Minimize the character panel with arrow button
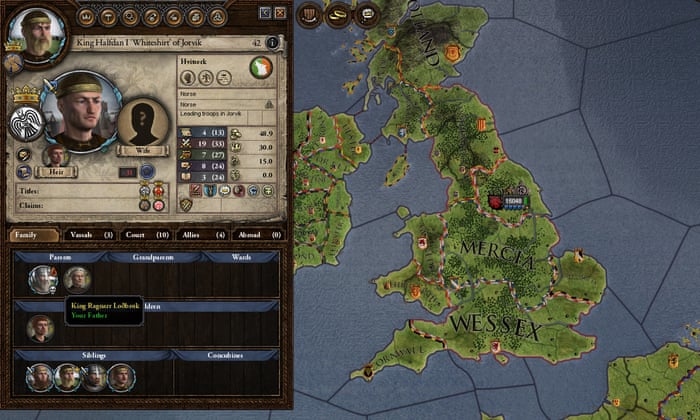Viewport: 700px width, 420px height. 264,12
